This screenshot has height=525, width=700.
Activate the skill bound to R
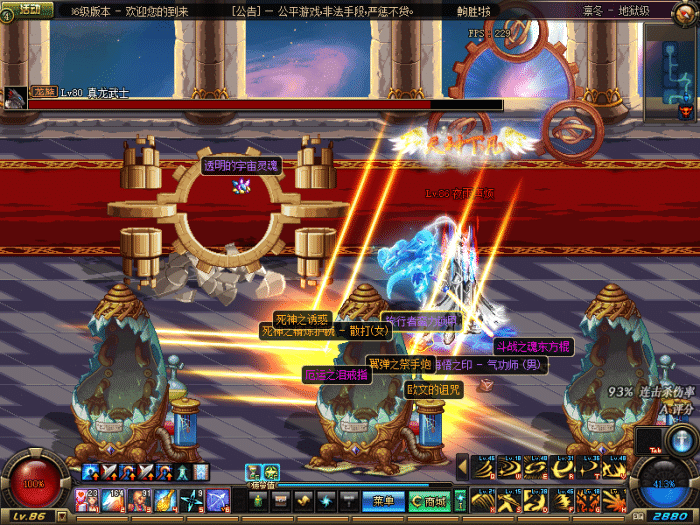tap(563, 467)
